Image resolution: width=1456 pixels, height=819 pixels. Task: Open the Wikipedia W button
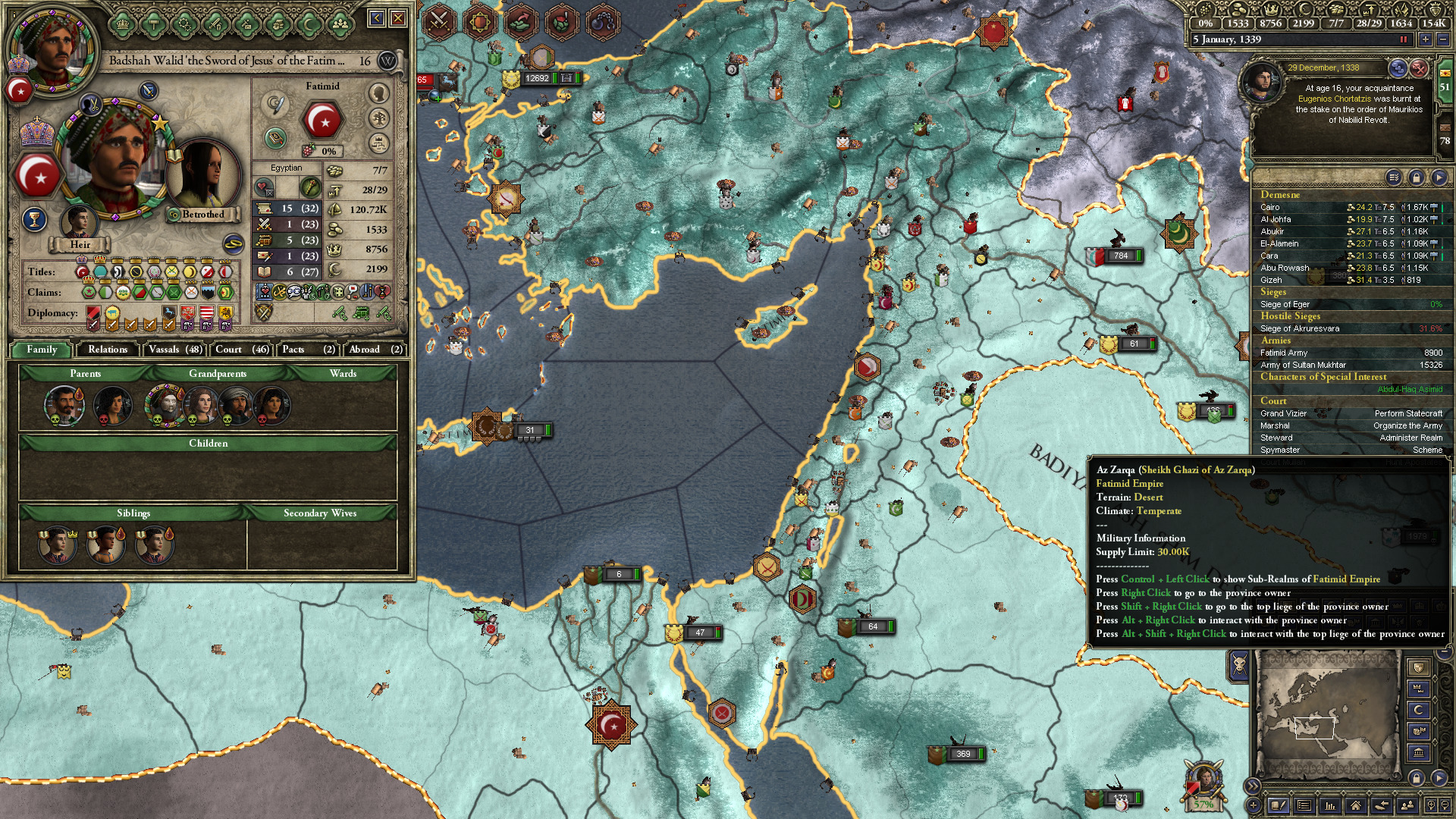pyautogui.click(x=388, y=61)
